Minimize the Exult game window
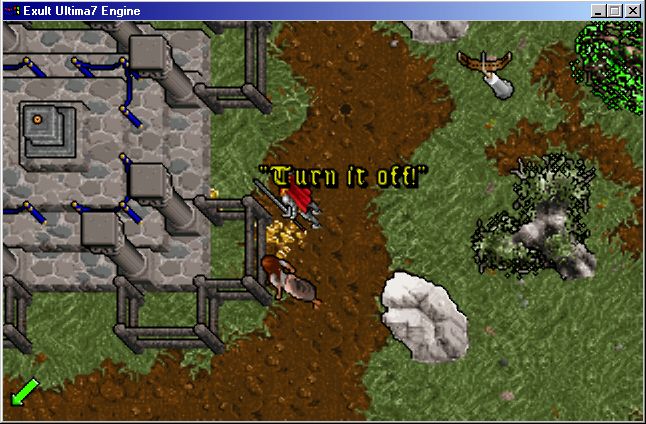 [x=598, y=11]
